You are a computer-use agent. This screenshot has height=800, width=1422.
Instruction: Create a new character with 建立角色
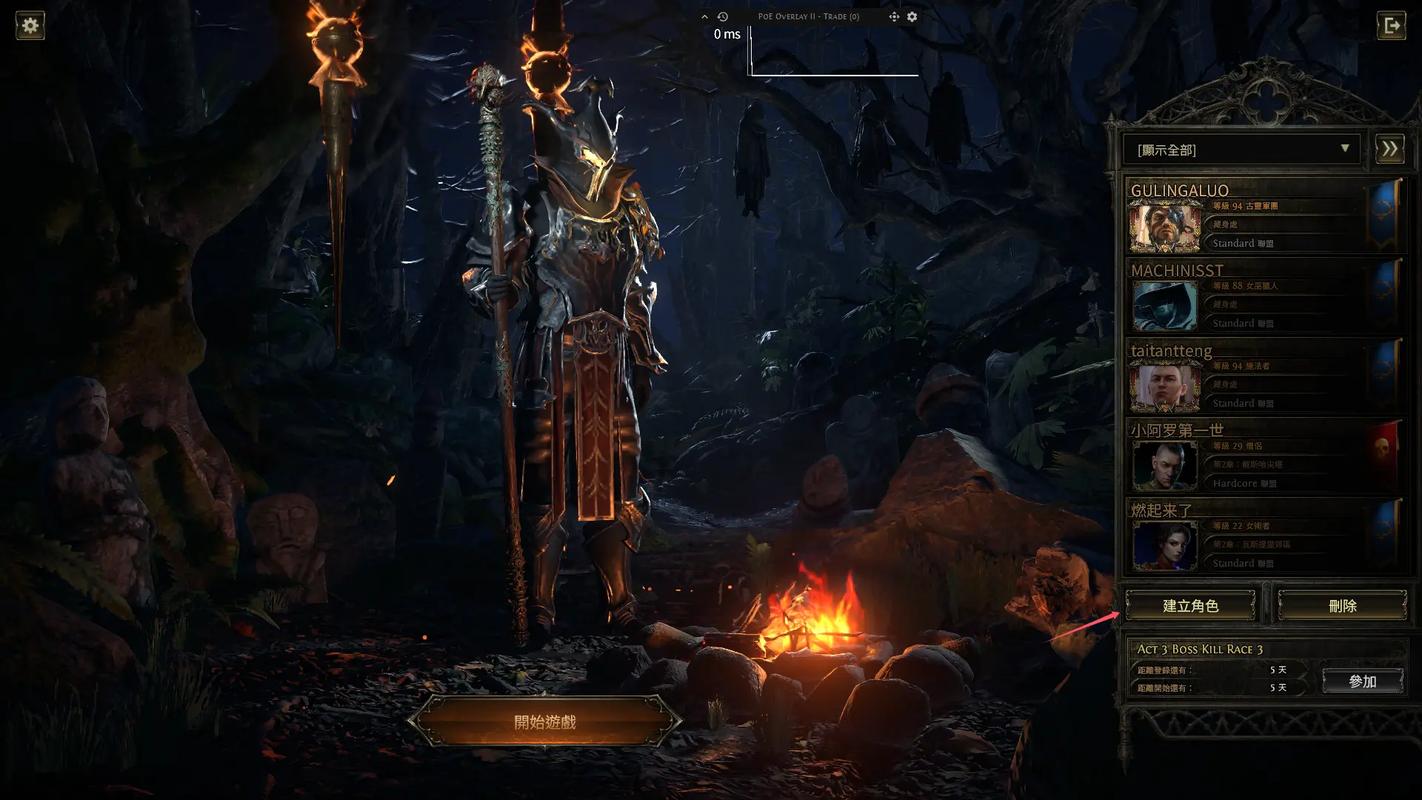[1190, 605]
